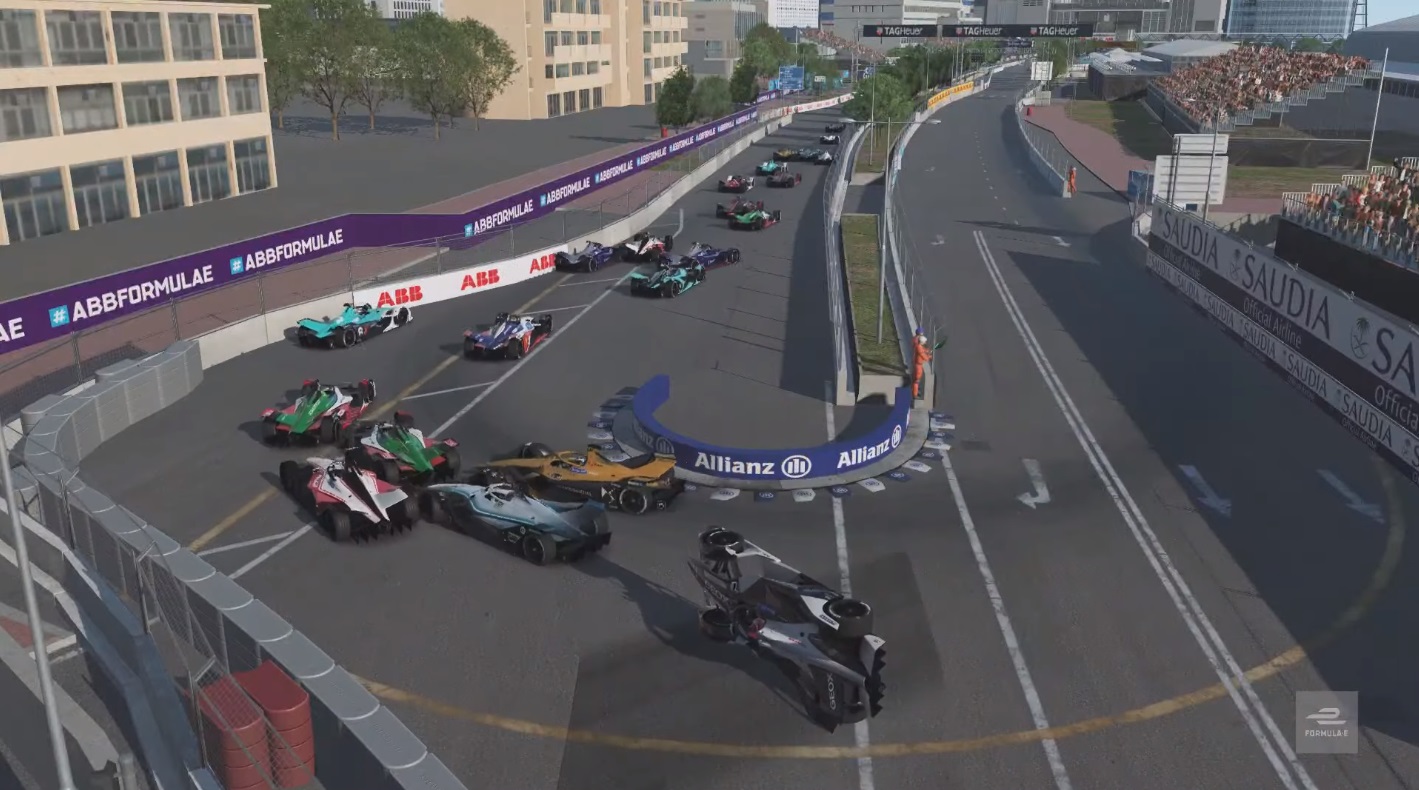
Task: Click the Formula E logo watermark
Action: click(x=1326, y=722)
